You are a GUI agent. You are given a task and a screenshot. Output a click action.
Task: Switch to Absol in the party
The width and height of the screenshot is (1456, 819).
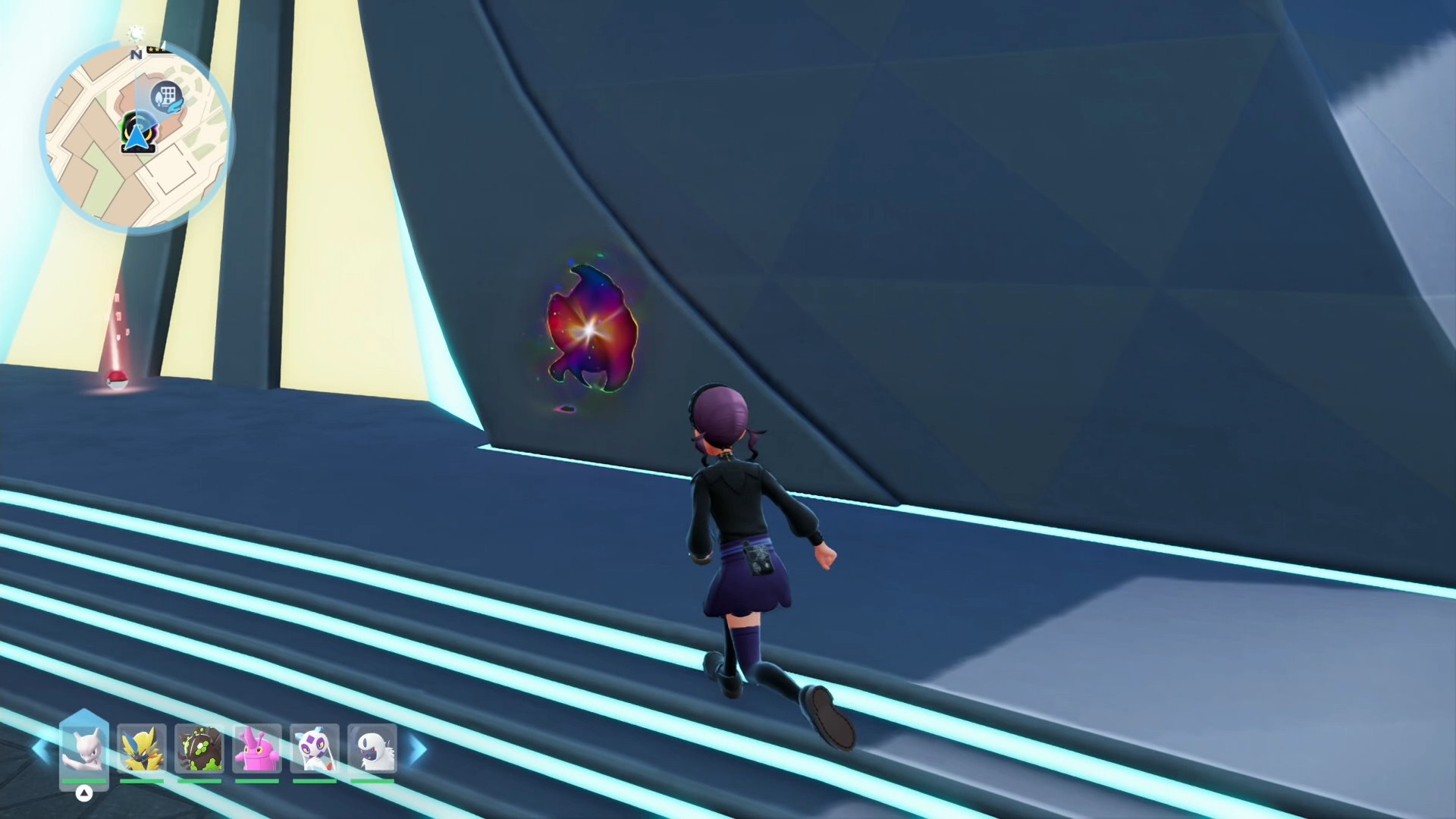click(372, 748)
